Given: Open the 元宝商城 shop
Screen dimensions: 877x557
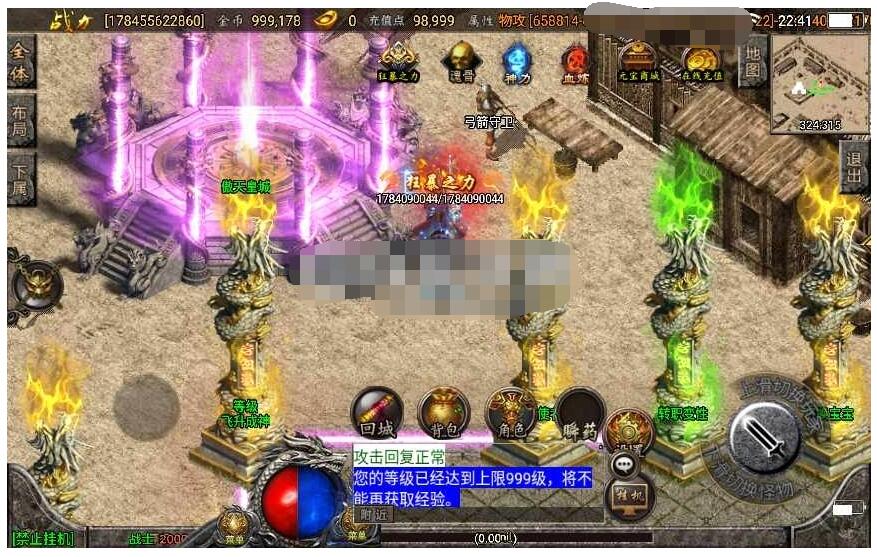Looking at the screenshot, I should pyautogui.click(x=637, y=61).
